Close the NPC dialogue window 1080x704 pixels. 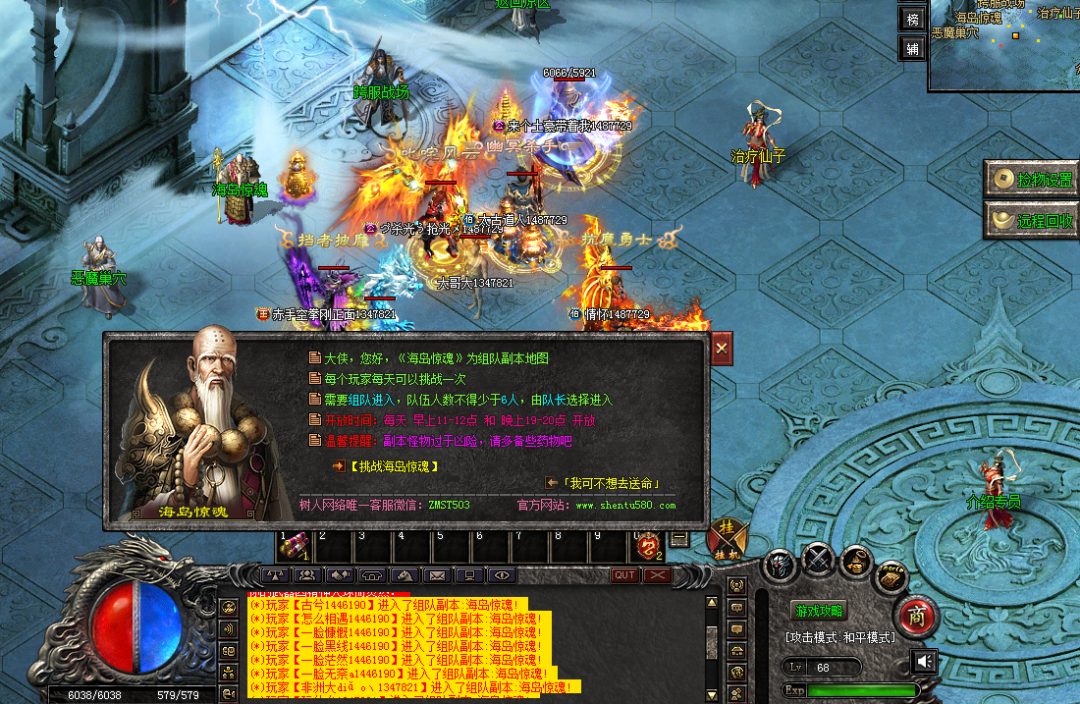point(721,348)
